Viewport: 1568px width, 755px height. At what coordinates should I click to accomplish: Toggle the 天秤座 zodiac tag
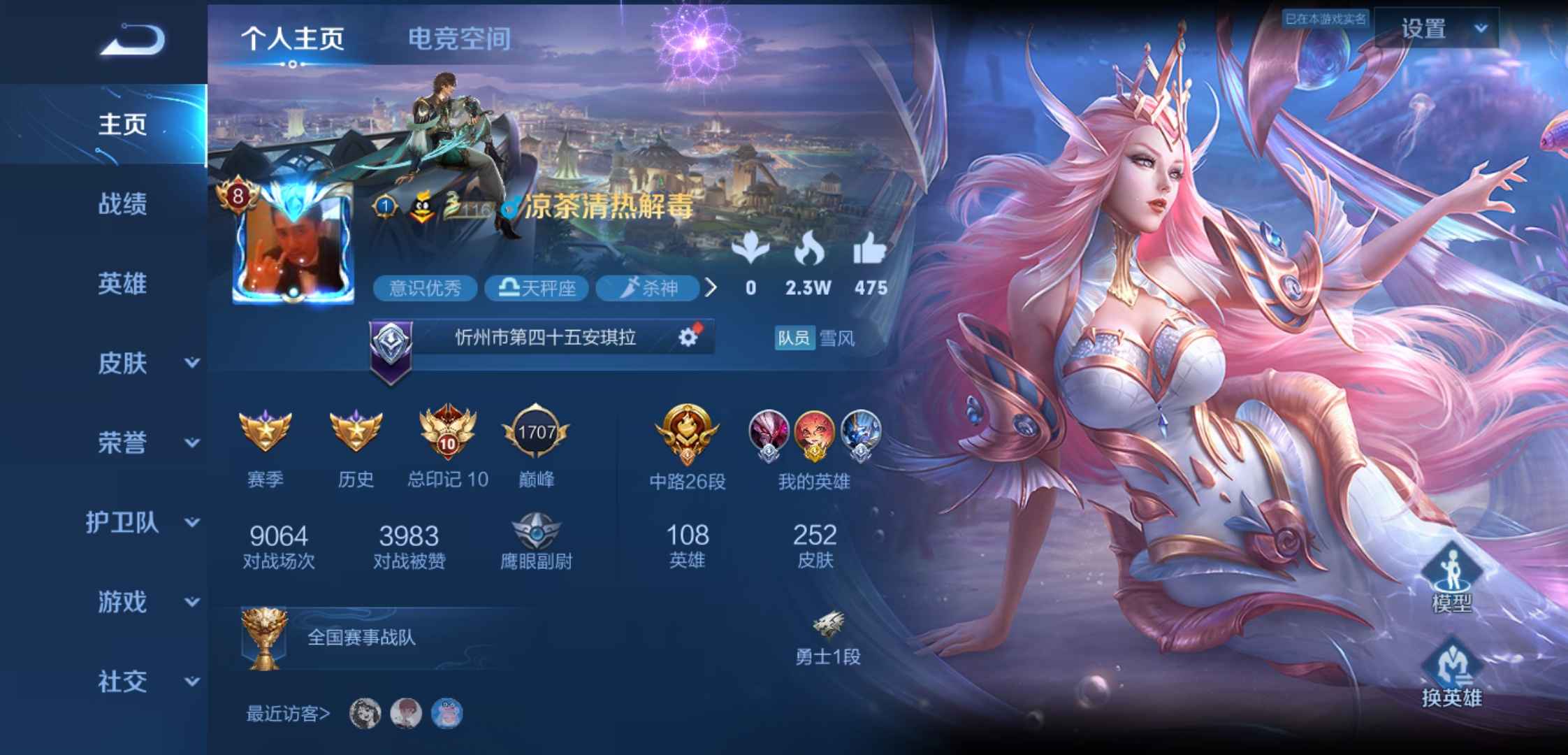[538, 288]
